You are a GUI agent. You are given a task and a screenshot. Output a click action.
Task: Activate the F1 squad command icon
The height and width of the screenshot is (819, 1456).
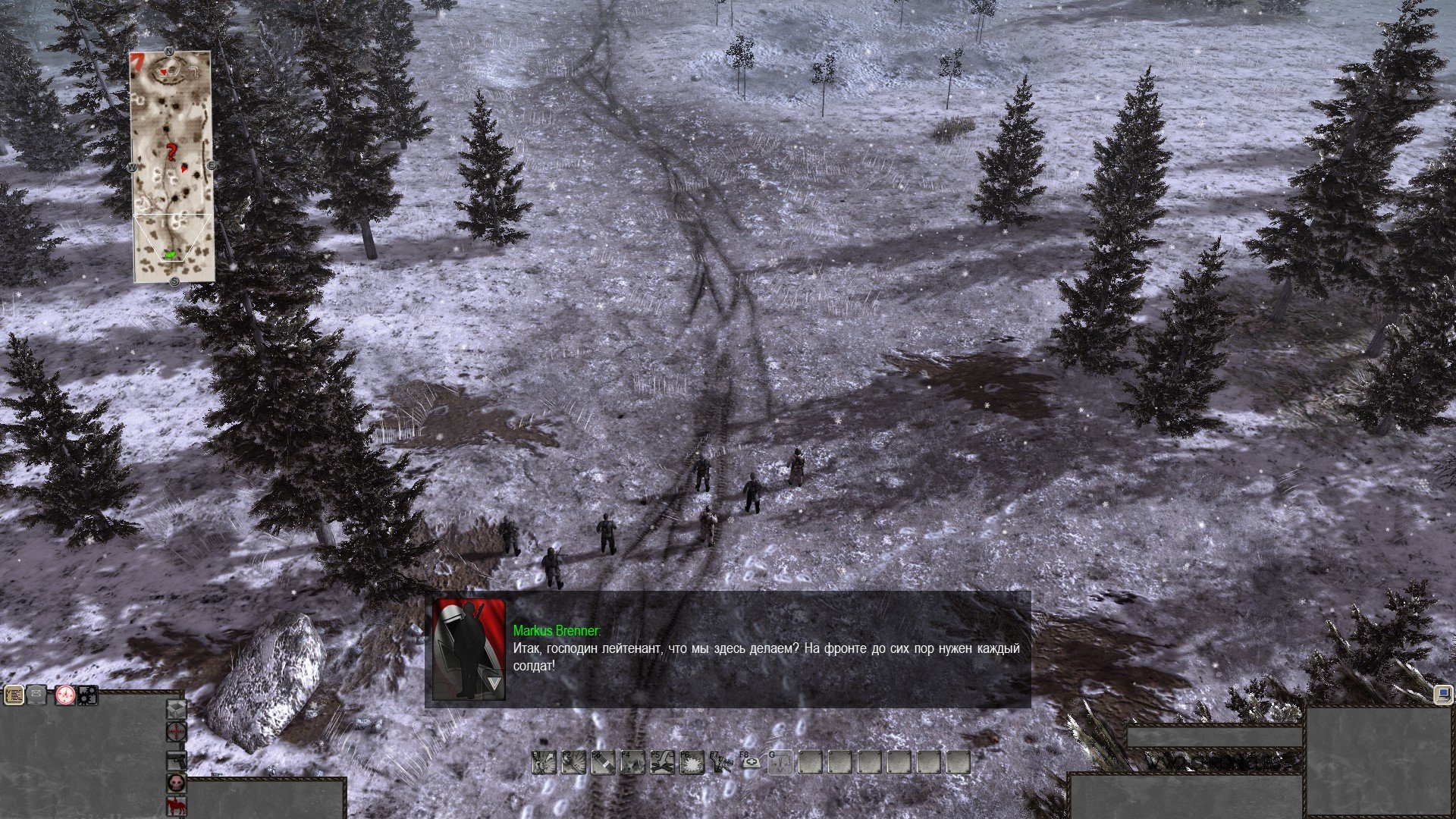point(544,763)
